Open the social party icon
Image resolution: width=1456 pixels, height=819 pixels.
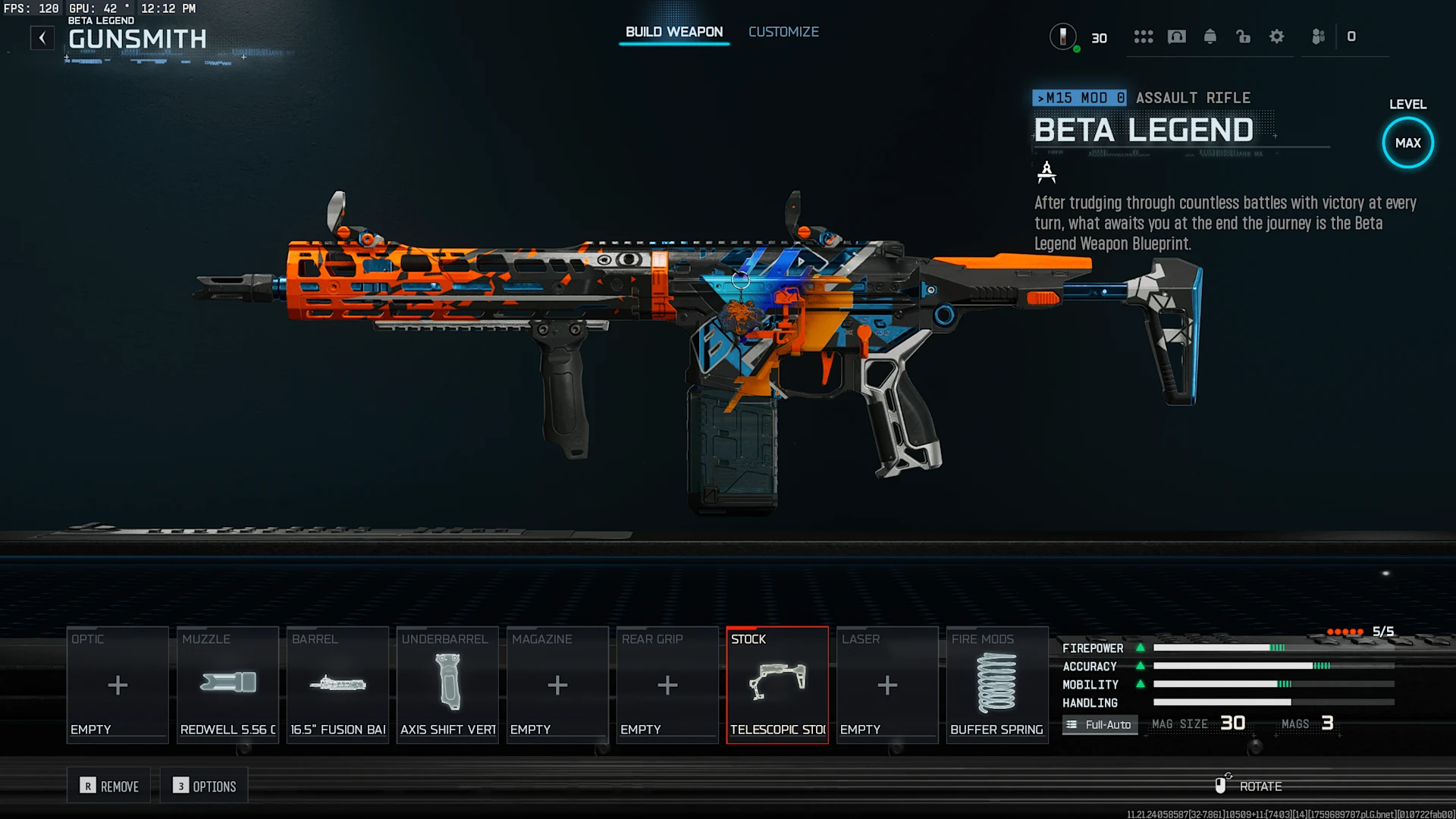pos(1319,36)
